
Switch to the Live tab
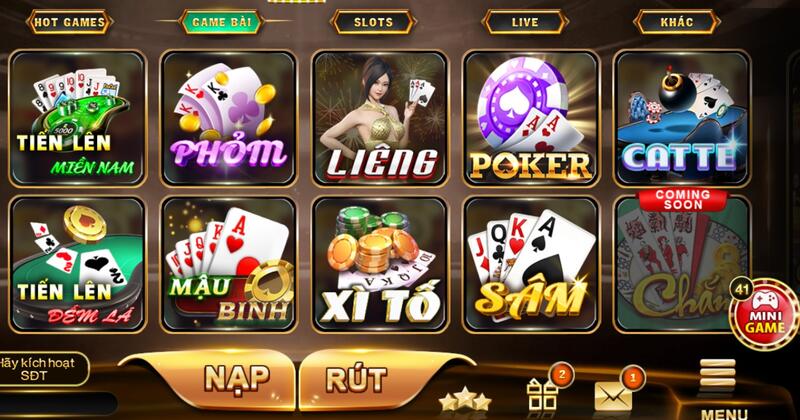coord(527,21)
